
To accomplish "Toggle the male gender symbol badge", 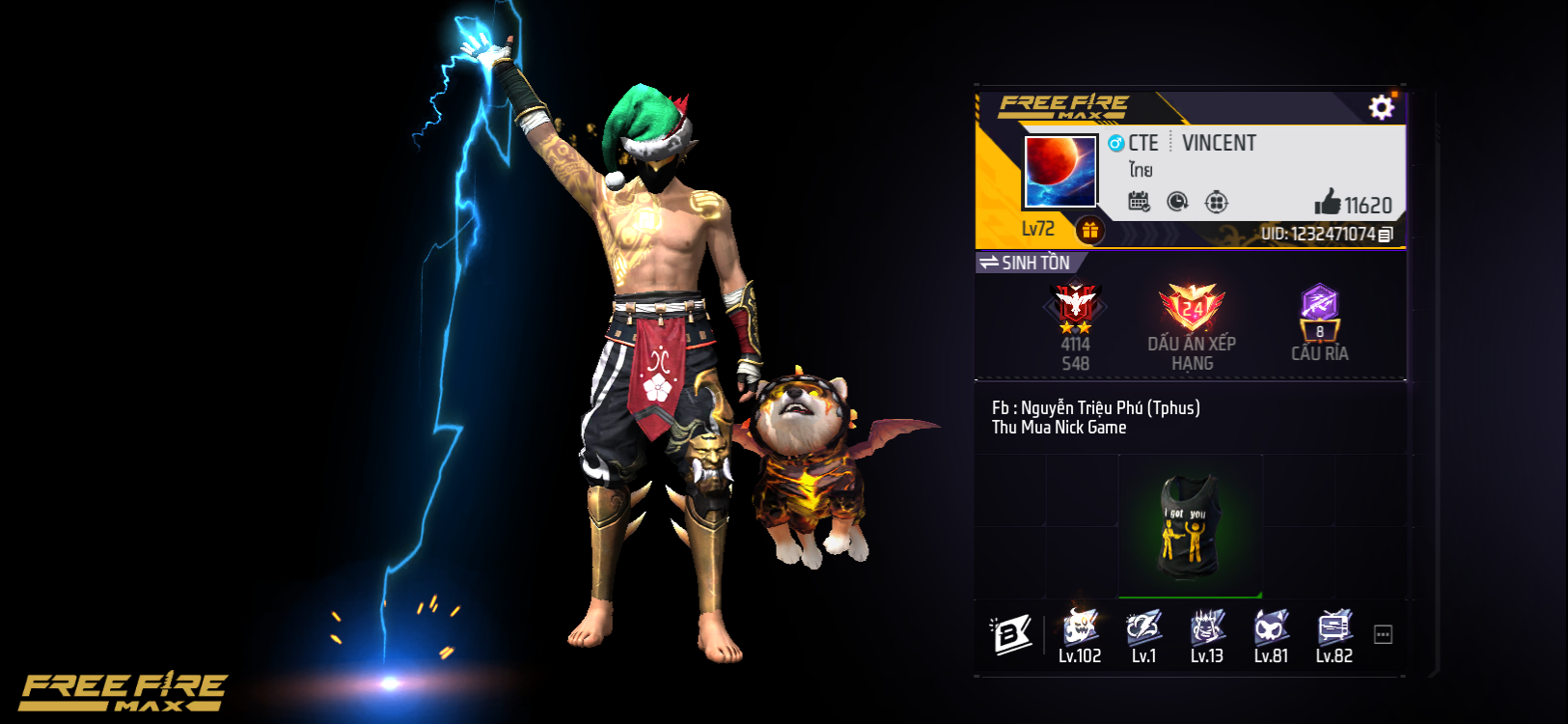I will 1114,143.
